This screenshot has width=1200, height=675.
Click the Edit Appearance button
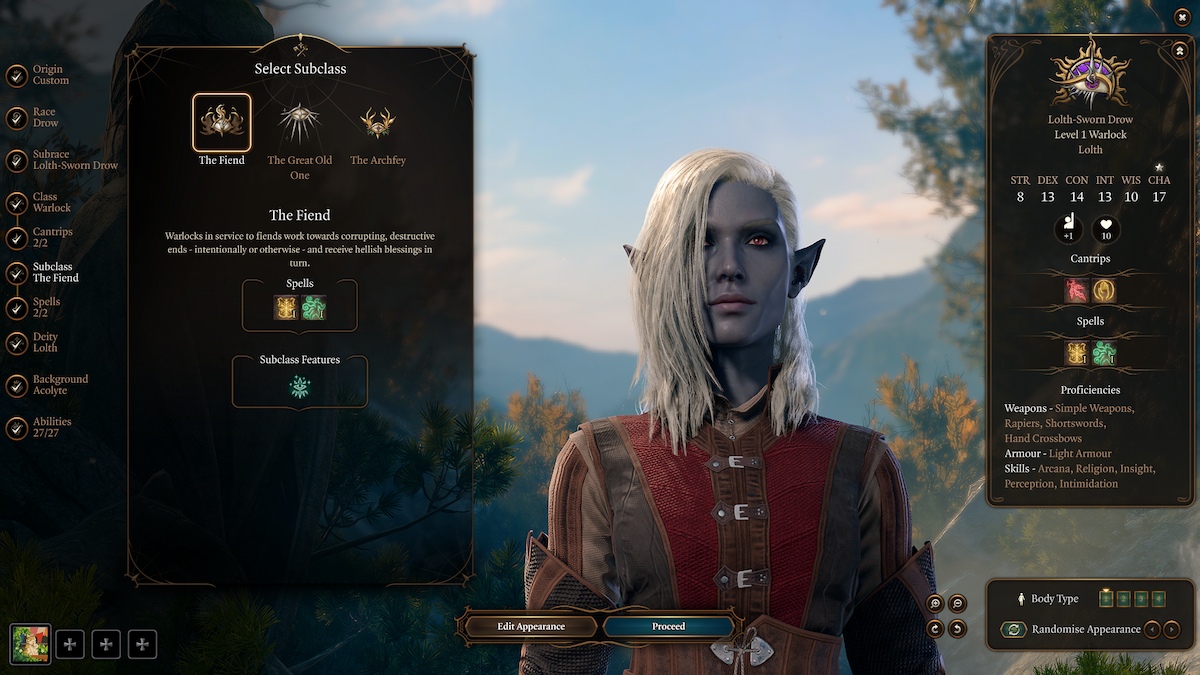pos(531,626)
